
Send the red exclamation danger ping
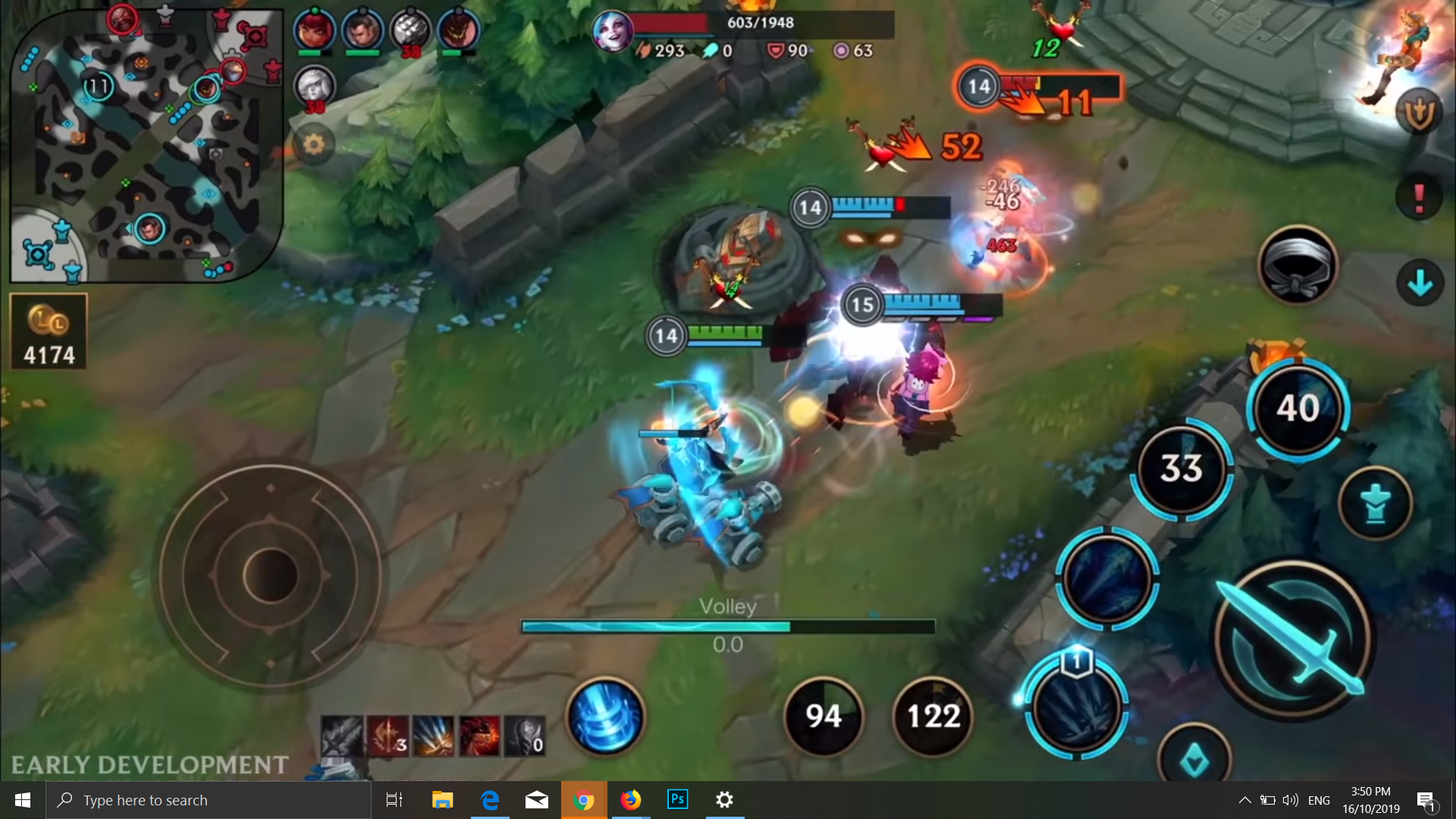pyautogui.click(x=1419, y=198)
